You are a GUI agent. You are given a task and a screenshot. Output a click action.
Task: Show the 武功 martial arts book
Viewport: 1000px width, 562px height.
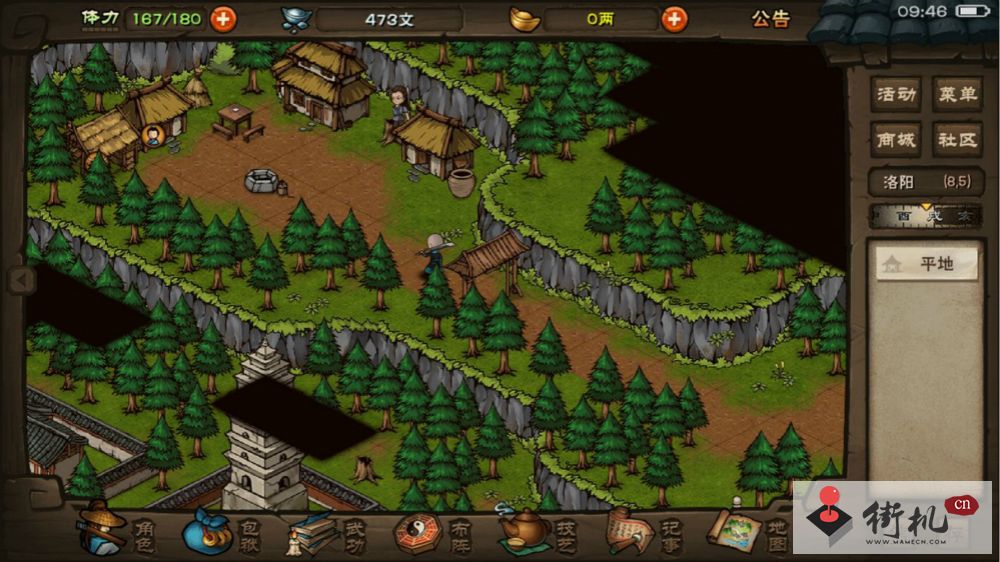coord(326,530)
